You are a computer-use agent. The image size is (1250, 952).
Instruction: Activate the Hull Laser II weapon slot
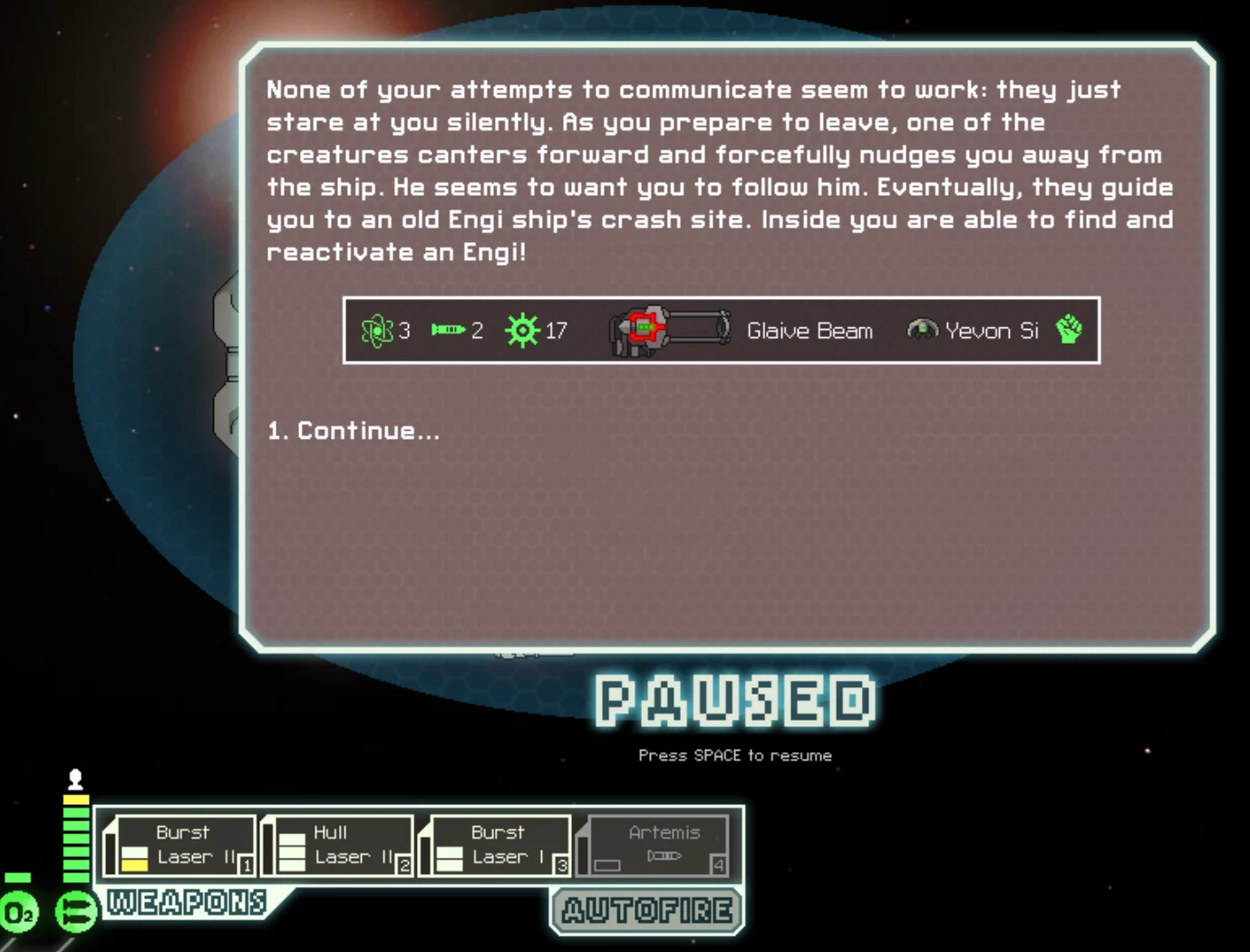[335, 845]
